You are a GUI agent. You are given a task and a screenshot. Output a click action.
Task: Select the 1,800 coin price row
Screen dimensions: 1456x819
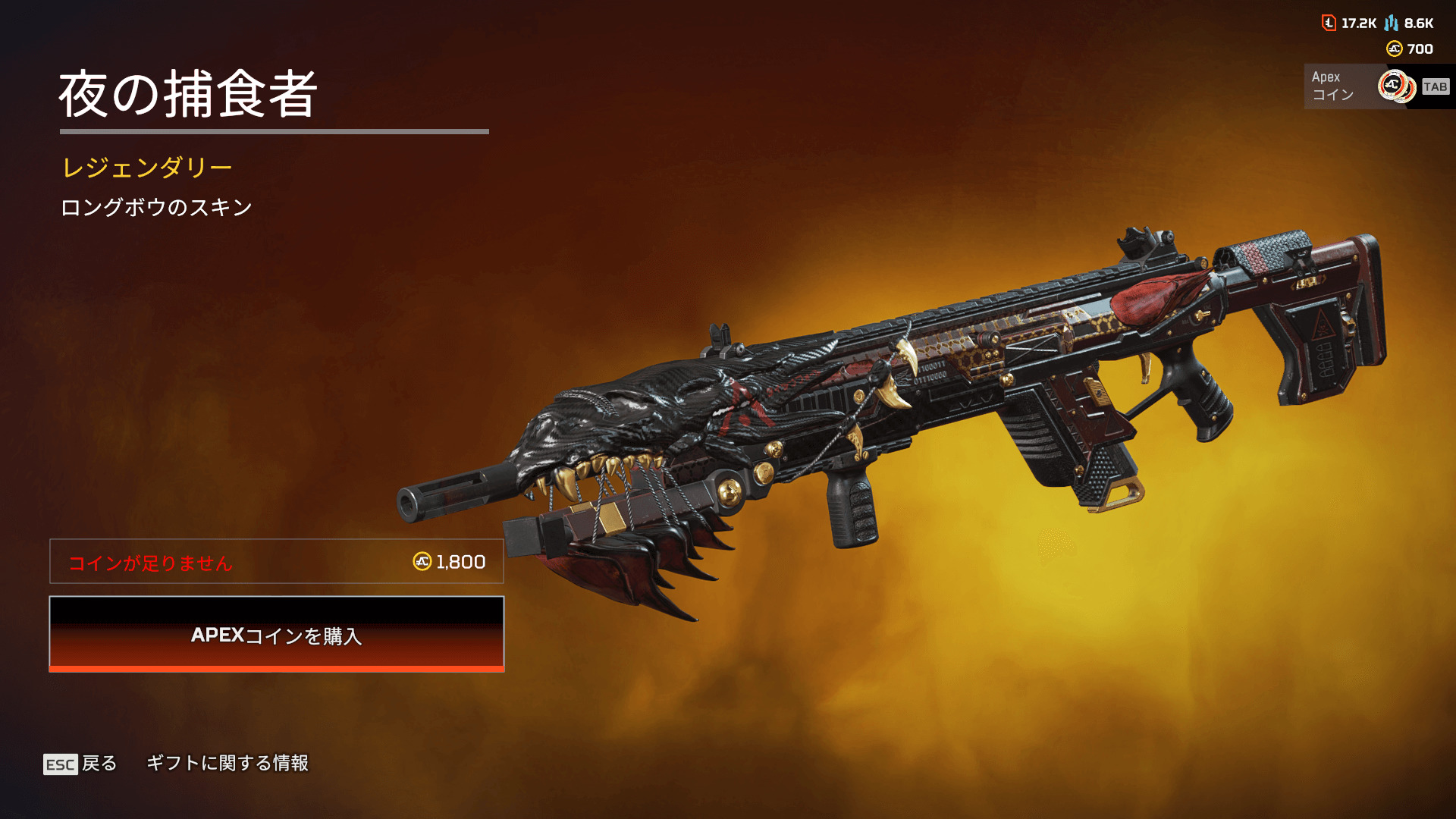coord(277,561)
